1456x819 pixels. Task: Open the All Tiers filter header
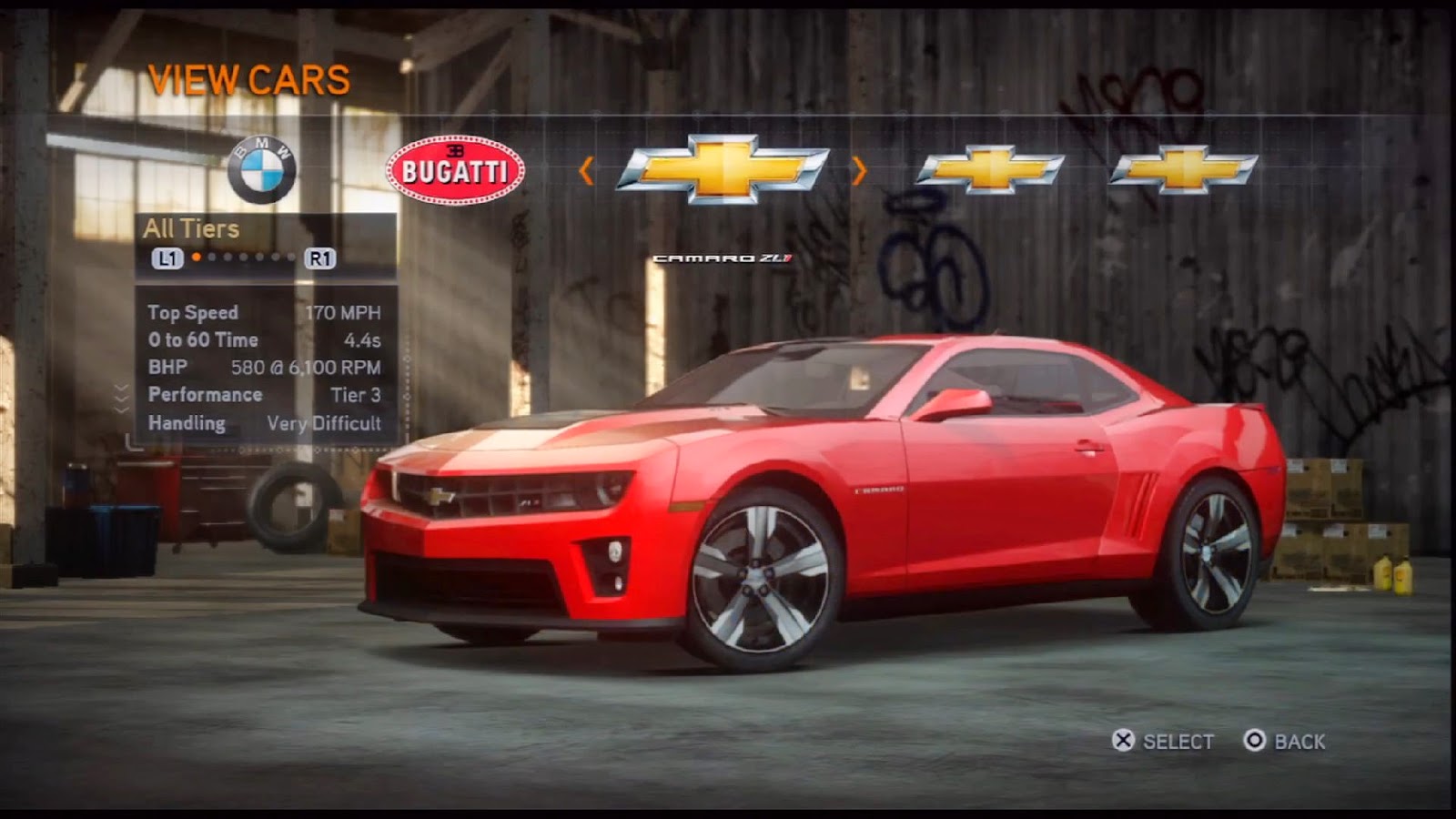tap(191, 229)
